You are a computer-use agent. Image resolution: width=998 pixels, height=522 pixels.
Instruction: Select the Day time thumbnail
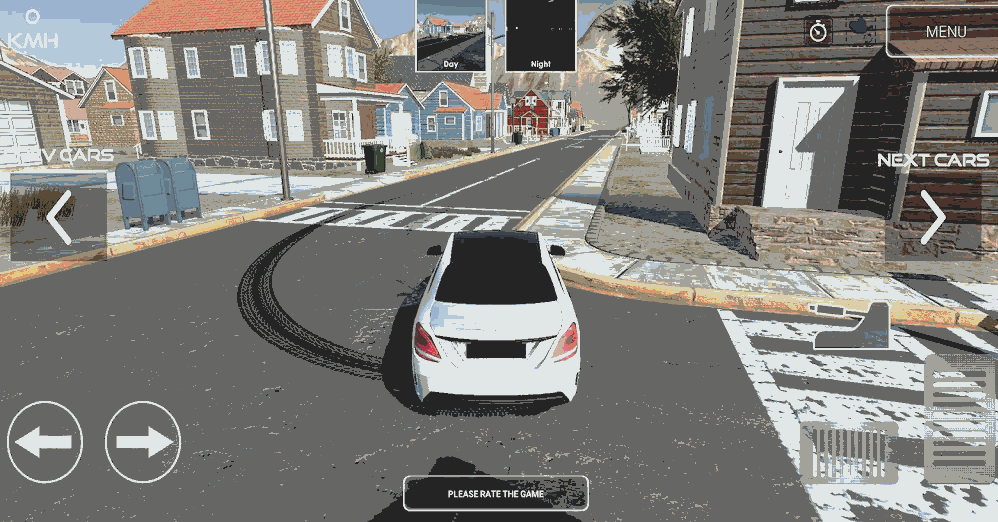coord(451,35)
